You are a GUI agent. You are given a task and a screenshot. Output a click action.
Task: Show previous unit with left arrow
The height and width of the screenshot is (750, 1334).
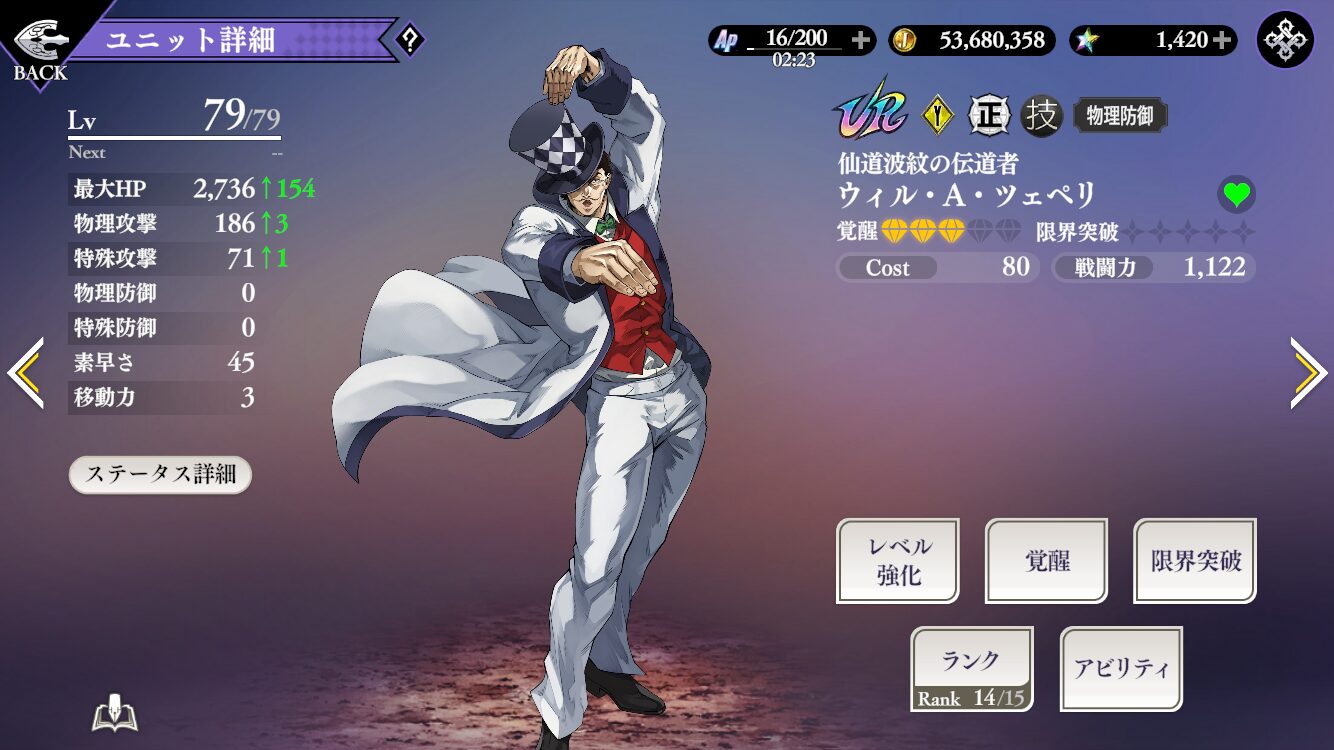click(25, 373)
